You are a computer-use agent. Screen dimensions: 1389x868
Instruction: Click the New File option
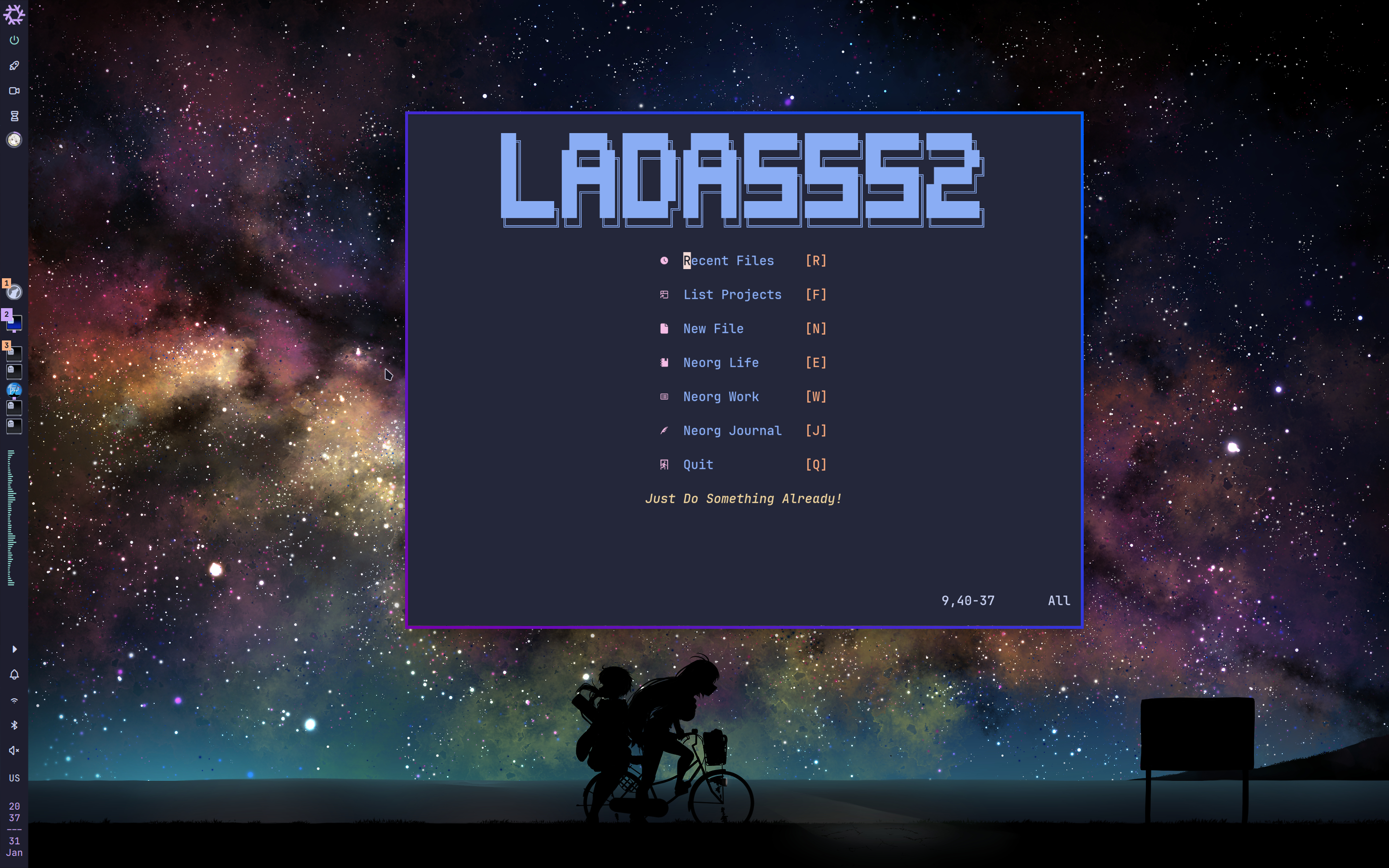click(x=713, y=328)
